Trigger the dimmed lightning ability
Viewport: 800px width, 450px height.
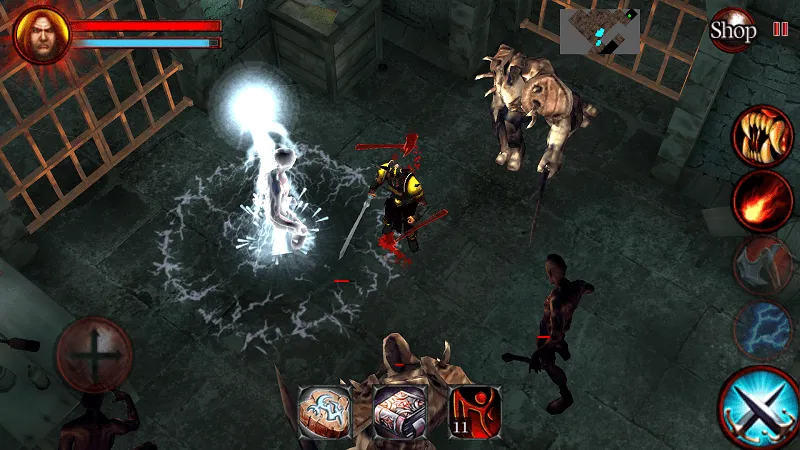762,327
